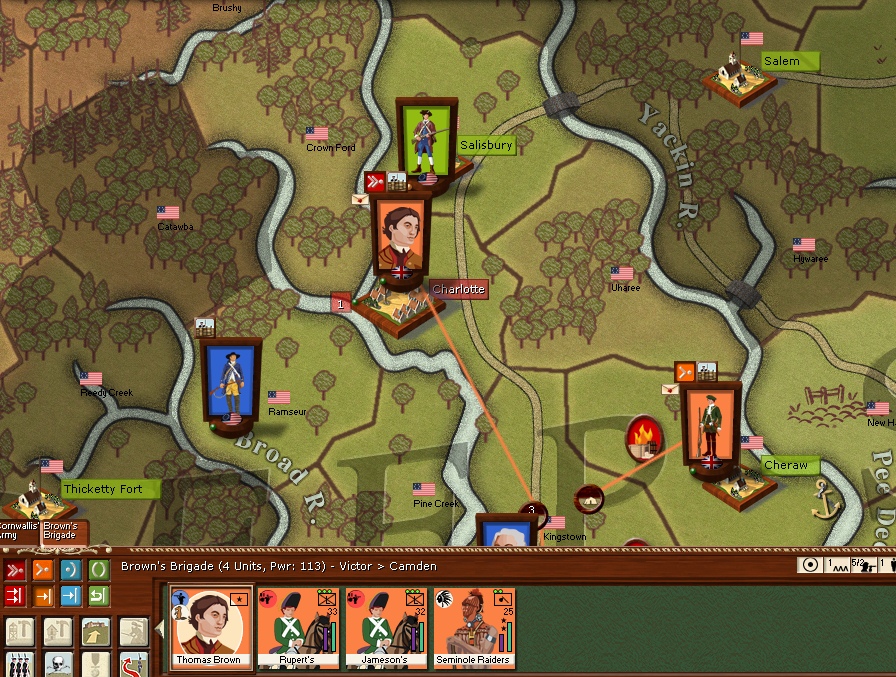Select Rupert's cavalry unit card

pyautogui.click(x=300, y=626)
